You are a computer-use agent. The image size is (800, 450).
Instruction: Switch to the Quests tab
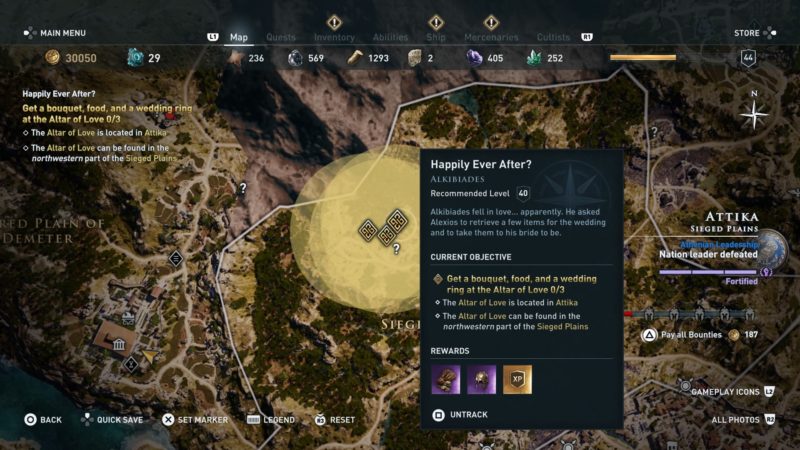279,37
